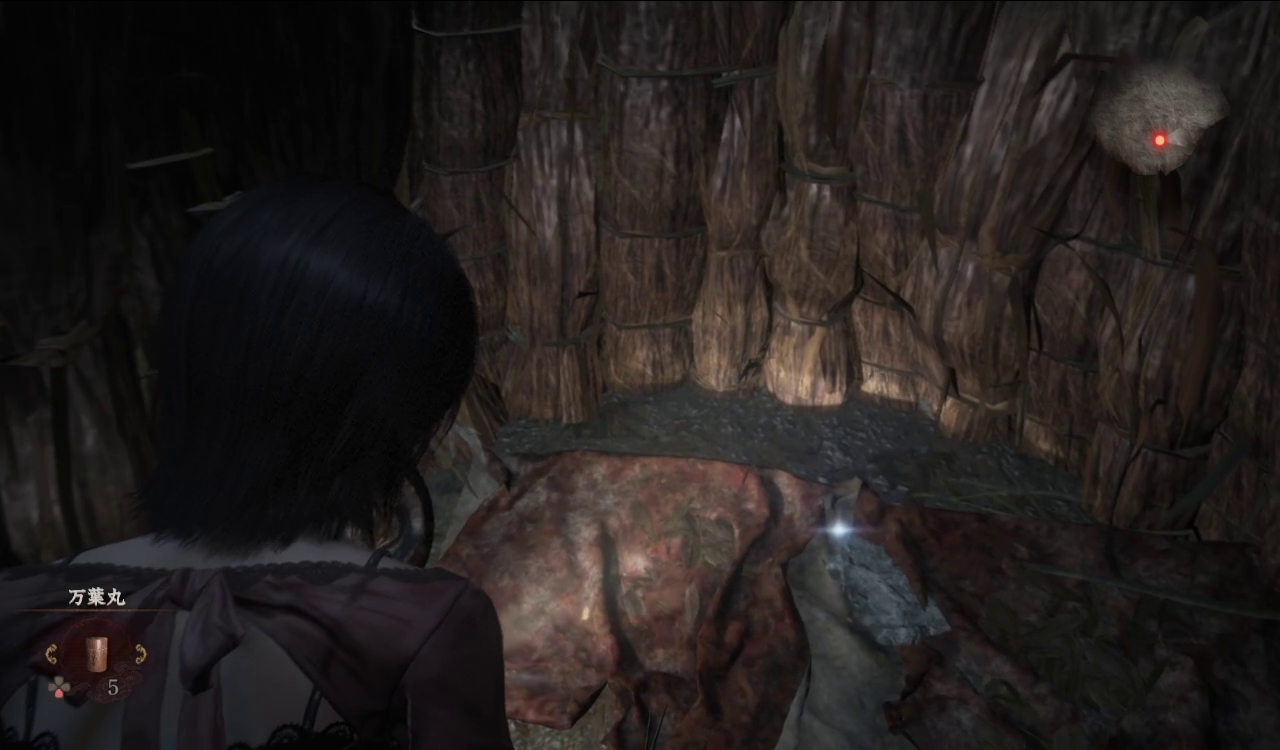Click the gold right arrow beside the item

click(140, 654)
